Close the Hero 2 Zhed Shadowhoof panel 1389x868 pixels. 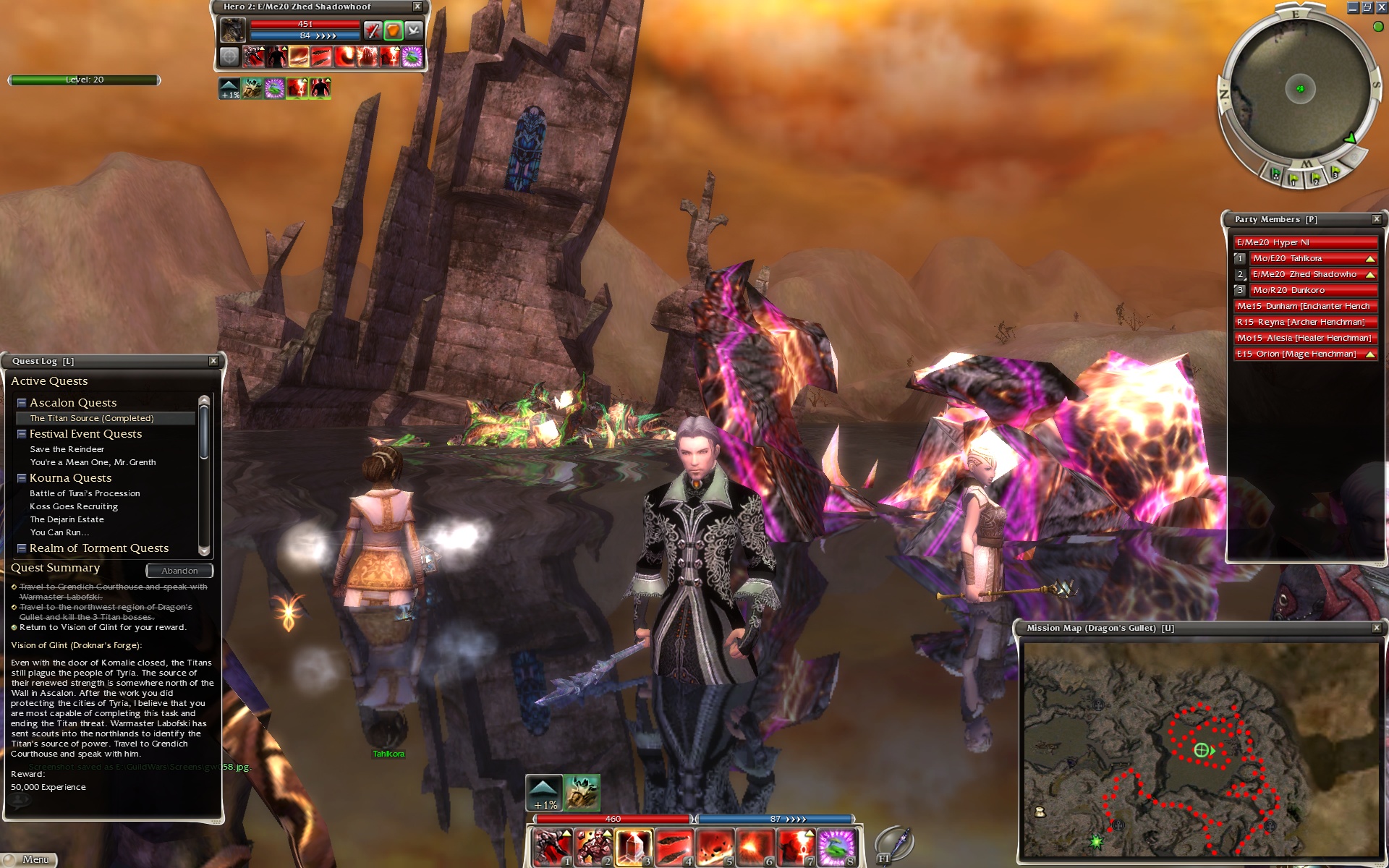[x=417, y=7]
